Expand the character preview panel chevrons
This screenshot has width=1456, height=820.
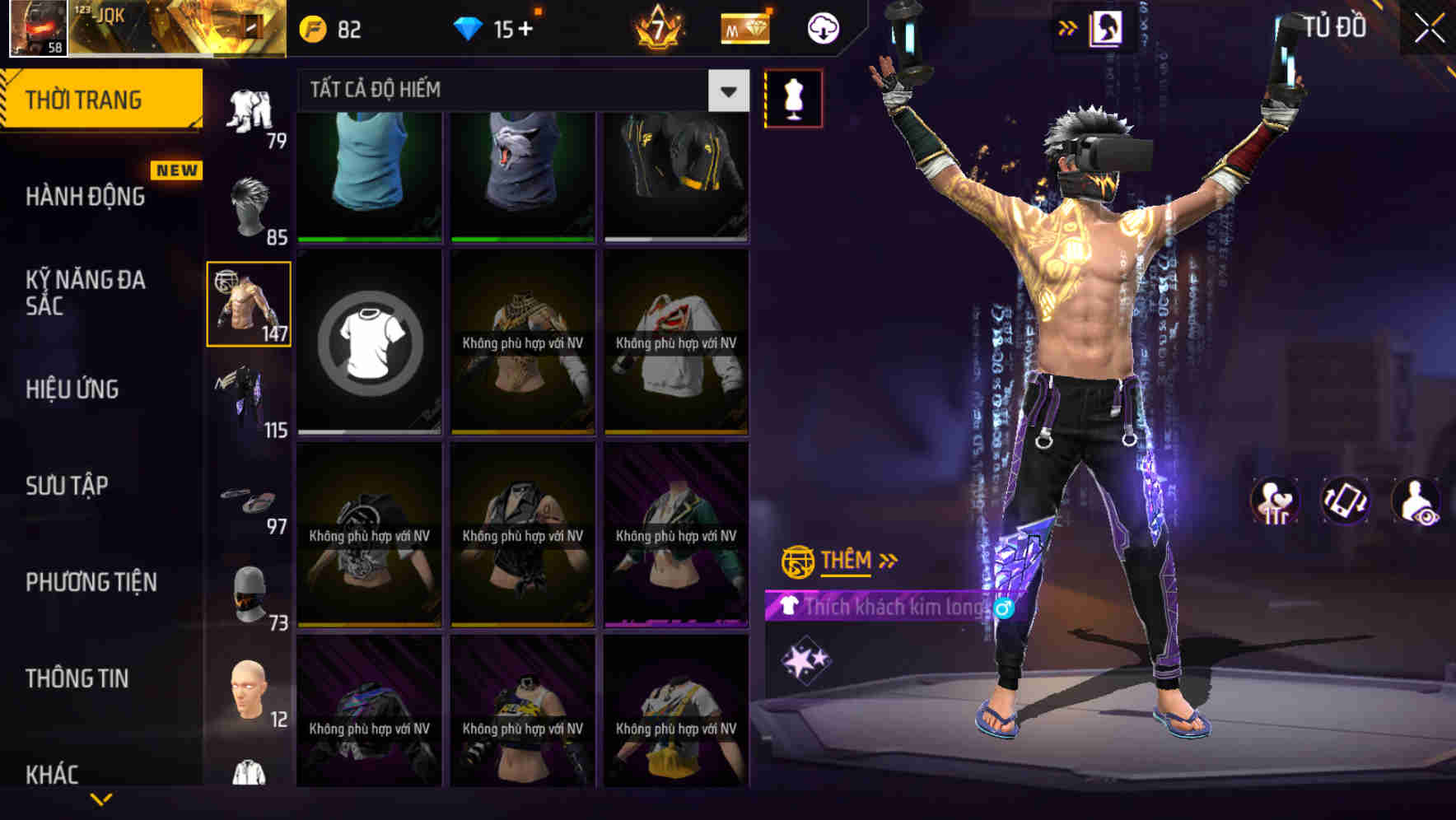click(x=1066, y=26)
